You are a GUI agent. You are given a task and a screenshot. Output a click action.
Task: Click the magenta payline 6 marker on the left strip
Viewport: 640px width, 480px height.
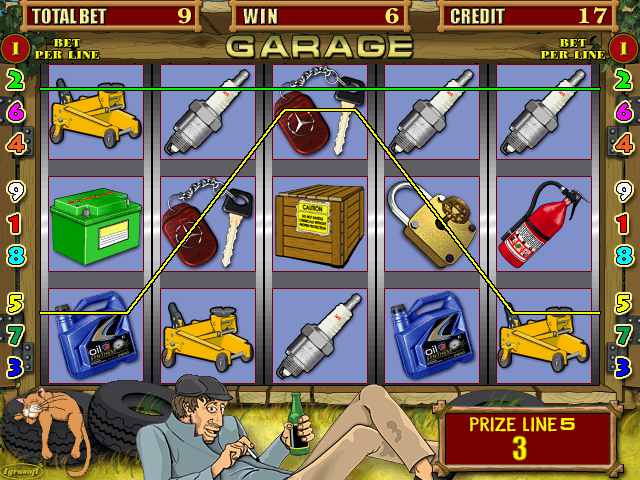point(15,111)
